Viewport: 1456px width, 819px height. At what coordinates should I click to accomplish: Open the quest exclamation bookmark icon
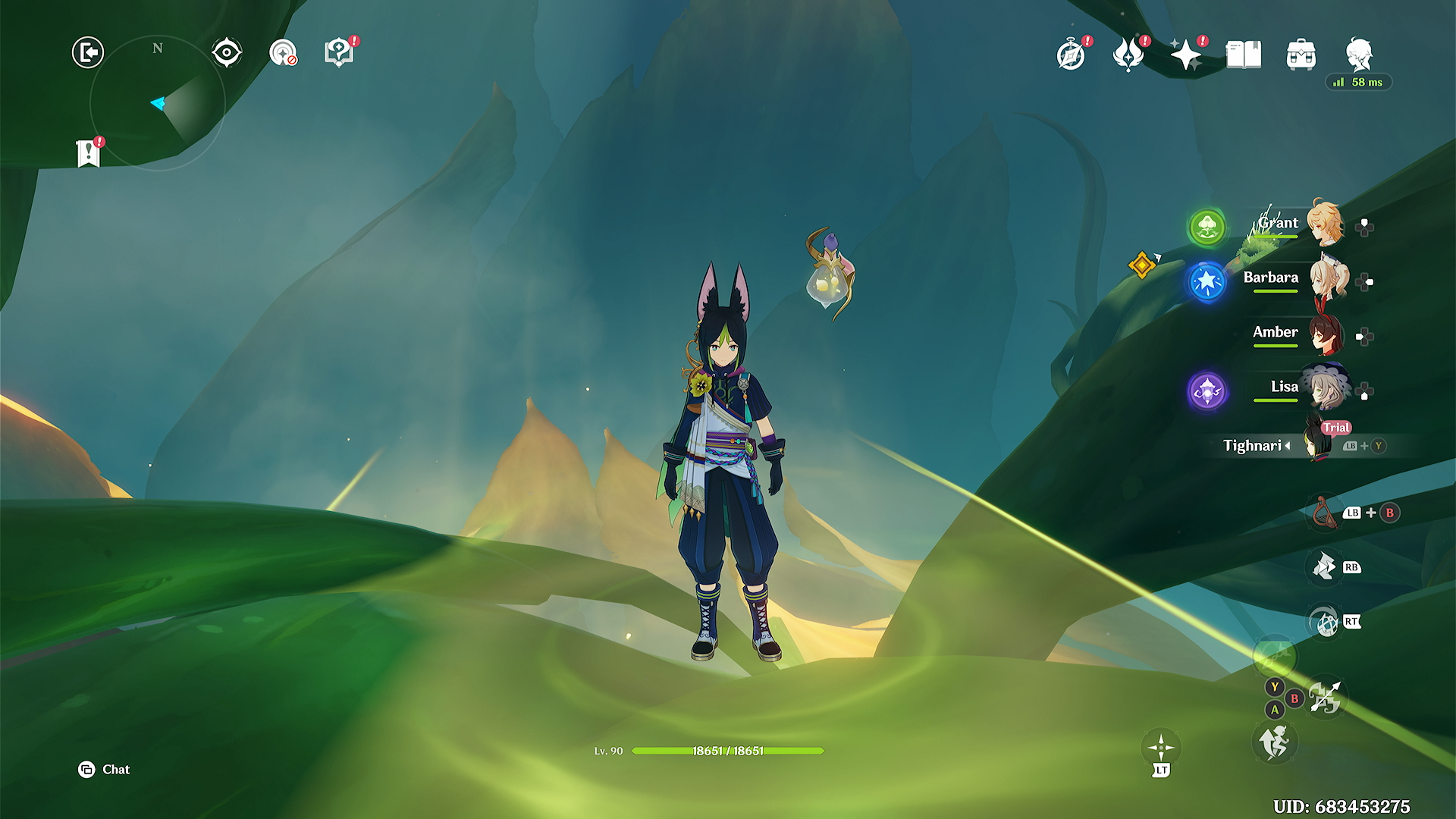pyautogui.click(x=89, y=153)
